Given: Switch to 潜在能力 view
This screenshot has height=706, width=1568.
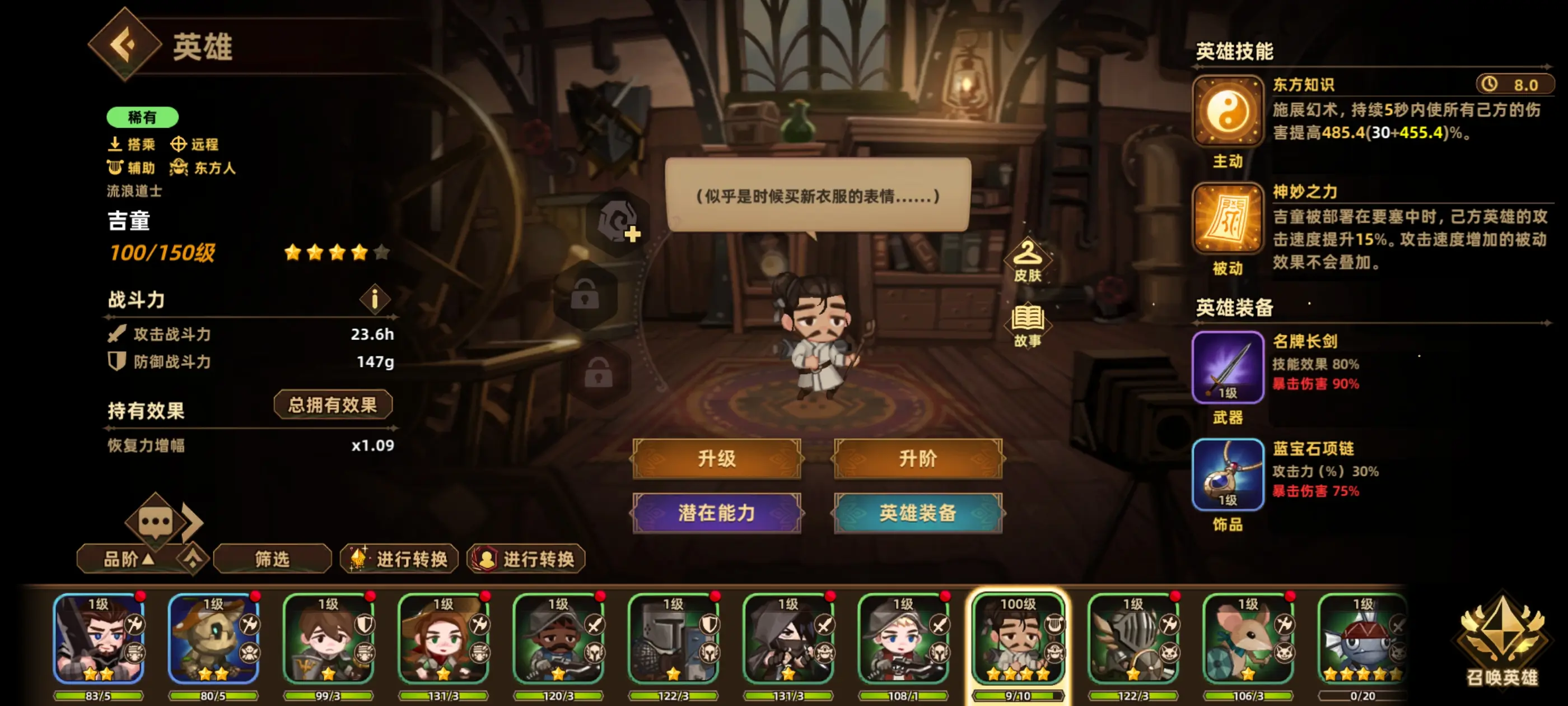Looking at the screenshot, I should pos(717,512).
